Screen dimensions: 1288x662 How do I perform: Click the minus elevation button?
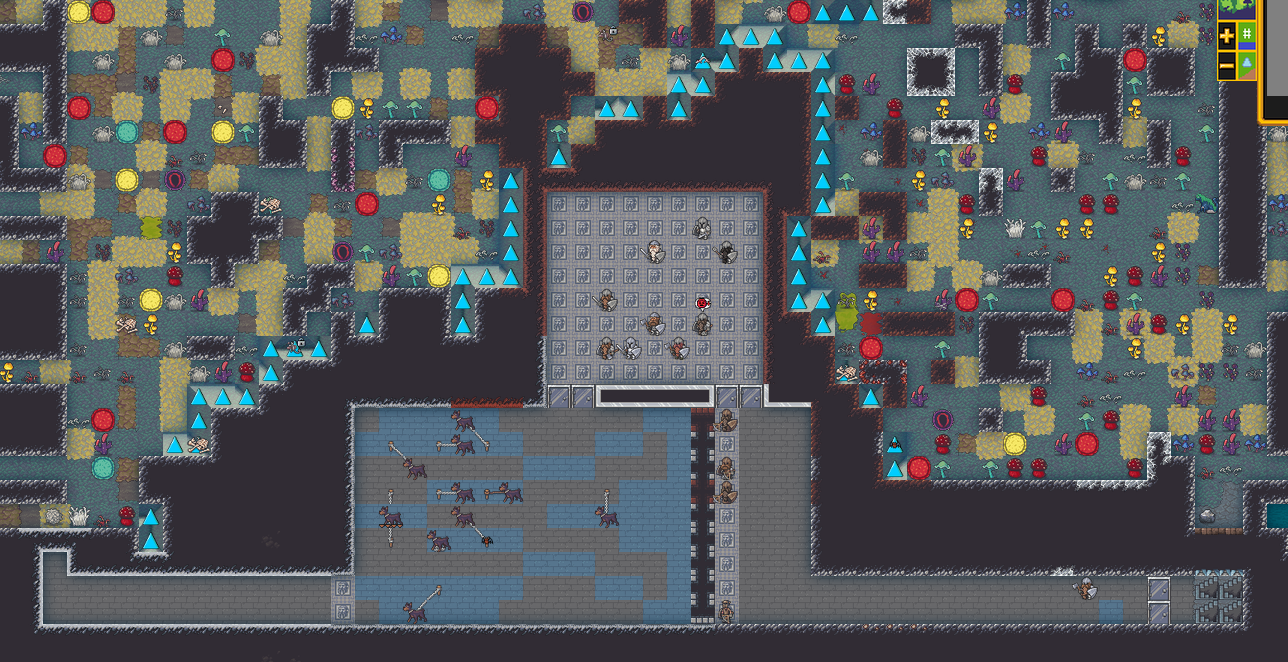coord(1228,66)
